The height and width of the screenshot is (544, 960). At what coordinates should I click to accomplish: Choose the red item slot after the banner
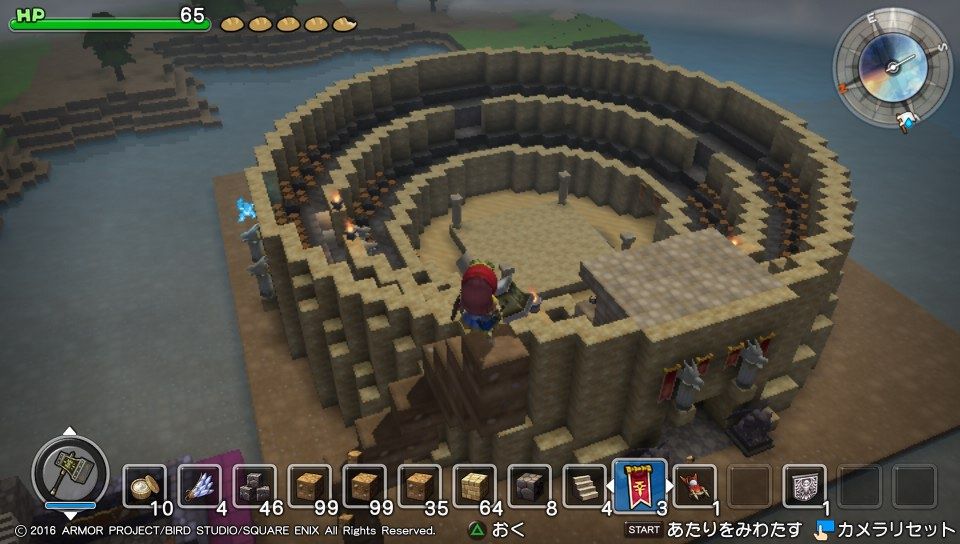(x=694, y=486)
